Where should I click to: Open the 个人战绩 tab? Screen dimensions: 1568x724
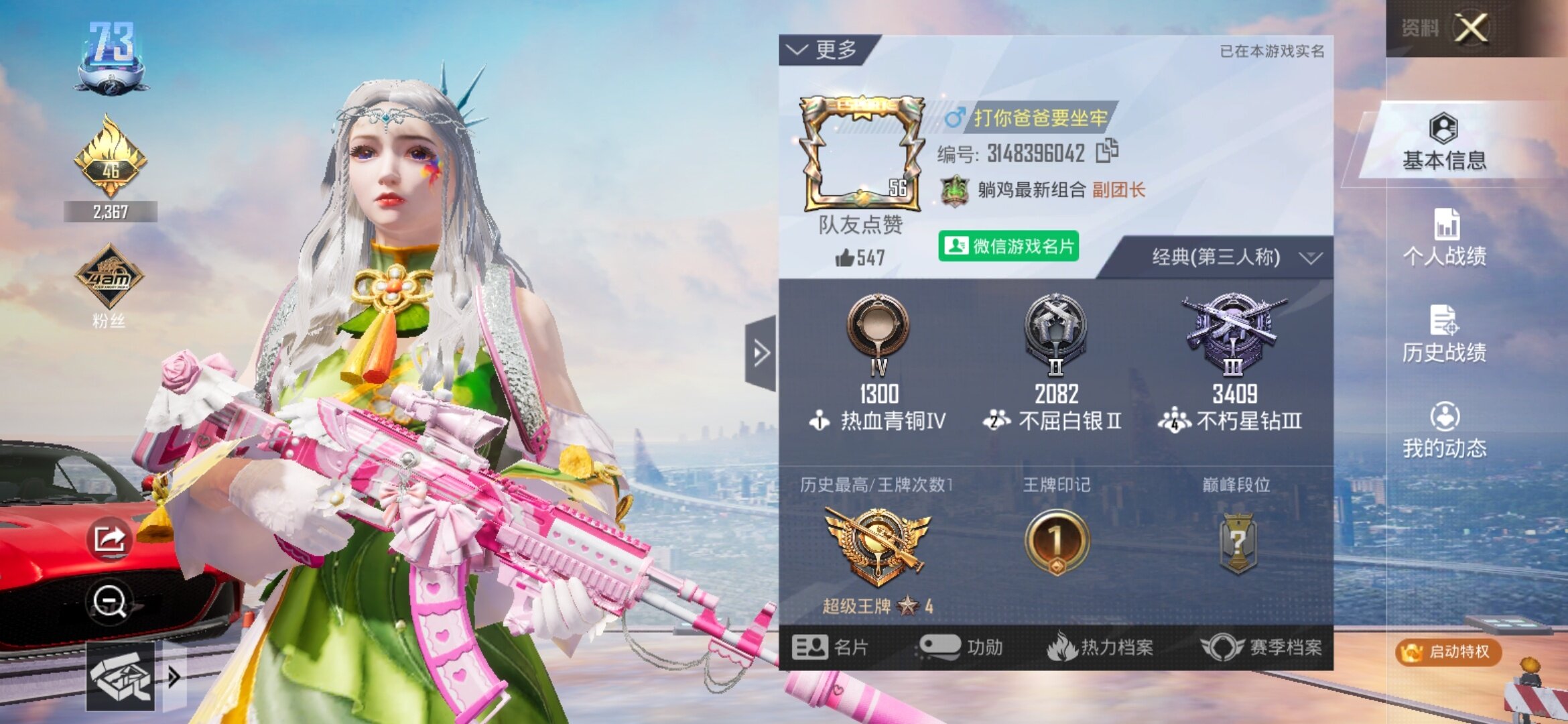[x=1445, y=237]
